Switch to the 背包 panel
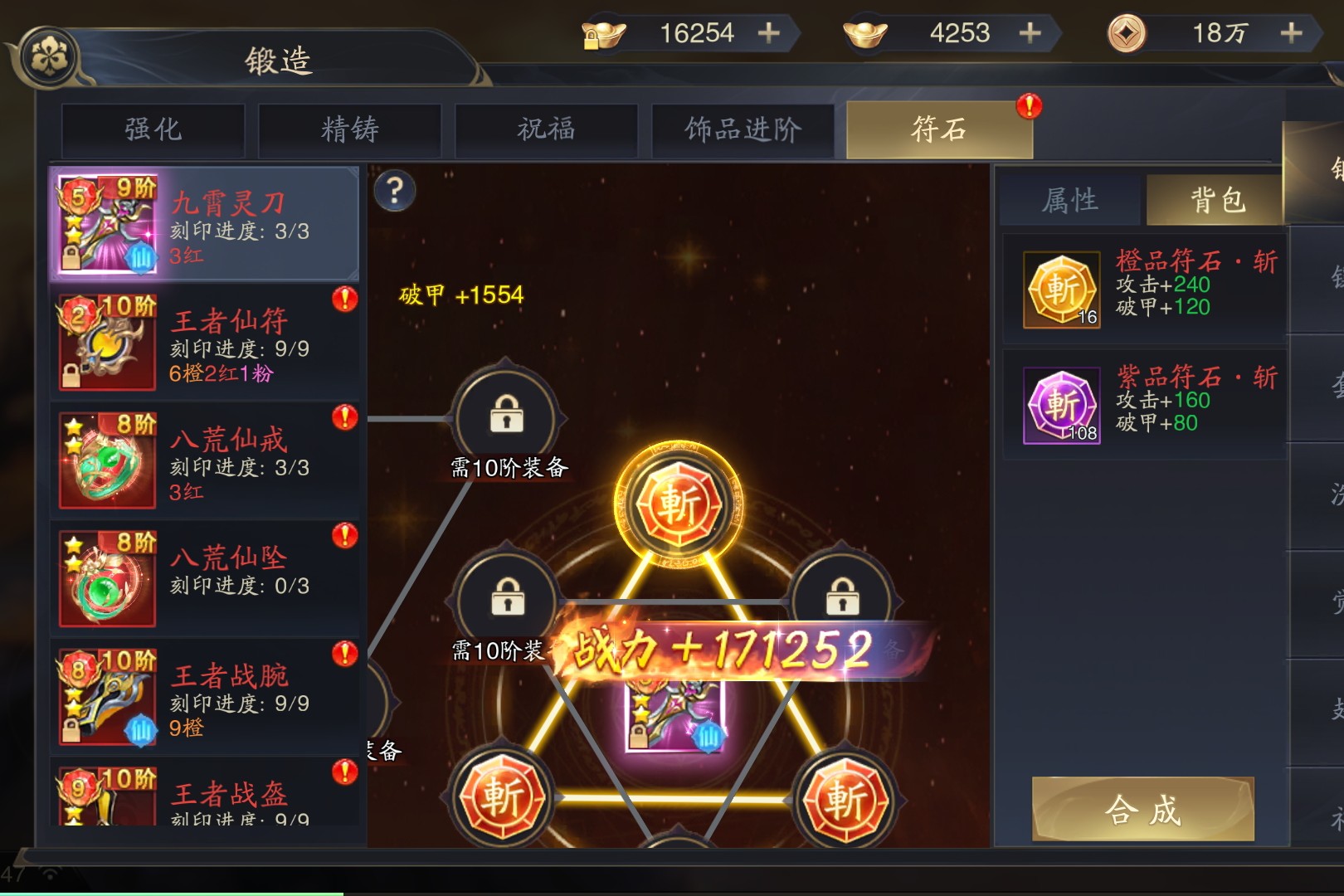The width and height of the screenshot is (1344, 896). click(x=1217, y=200)
